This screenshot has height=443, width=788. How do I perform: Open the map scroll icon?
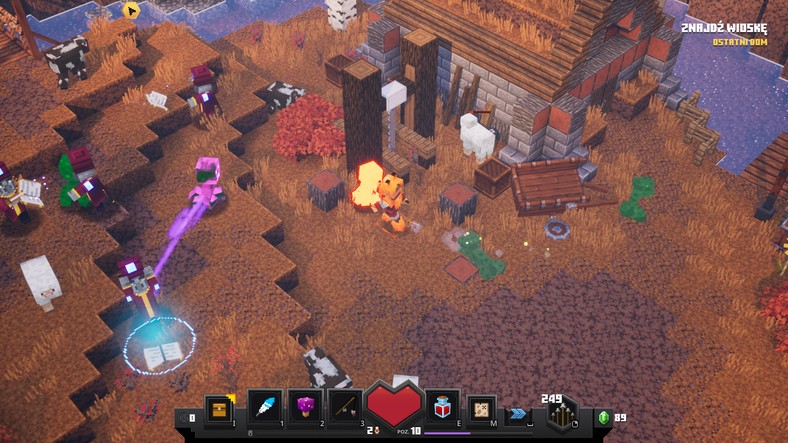point(482,408)
